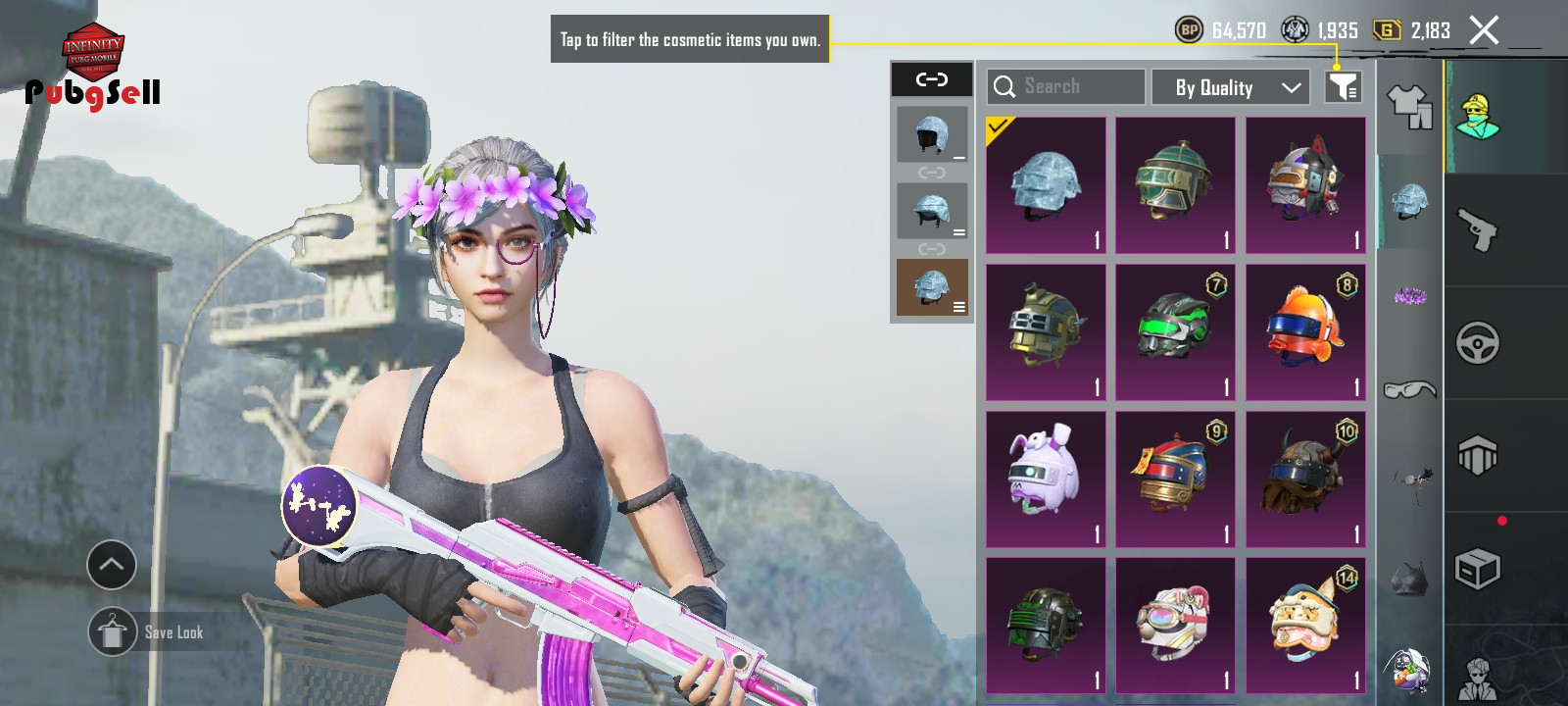Choose the top black helmet level slot

click(x=932, y=134)
